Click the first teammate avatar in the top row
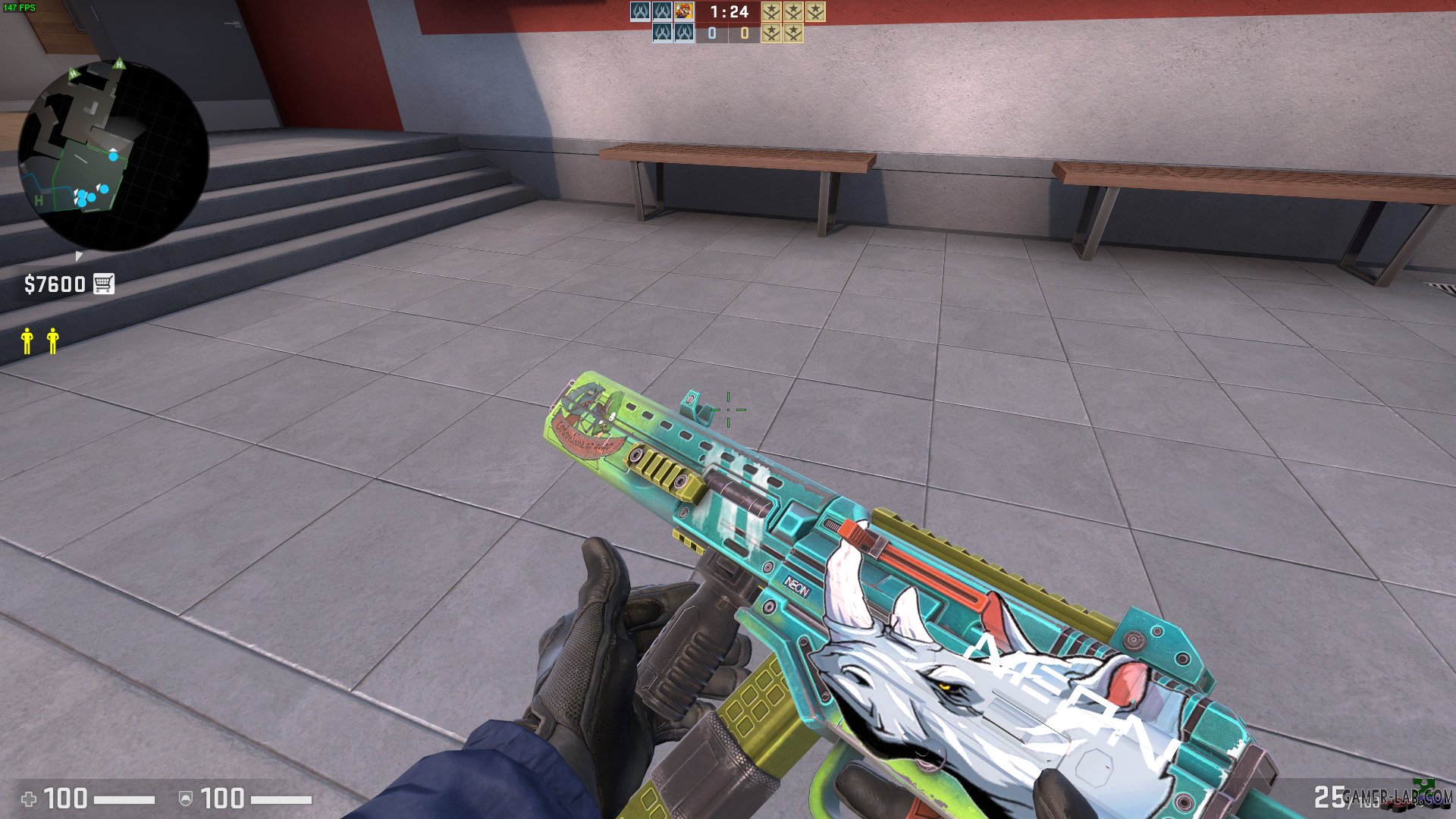 click(641, 12)
